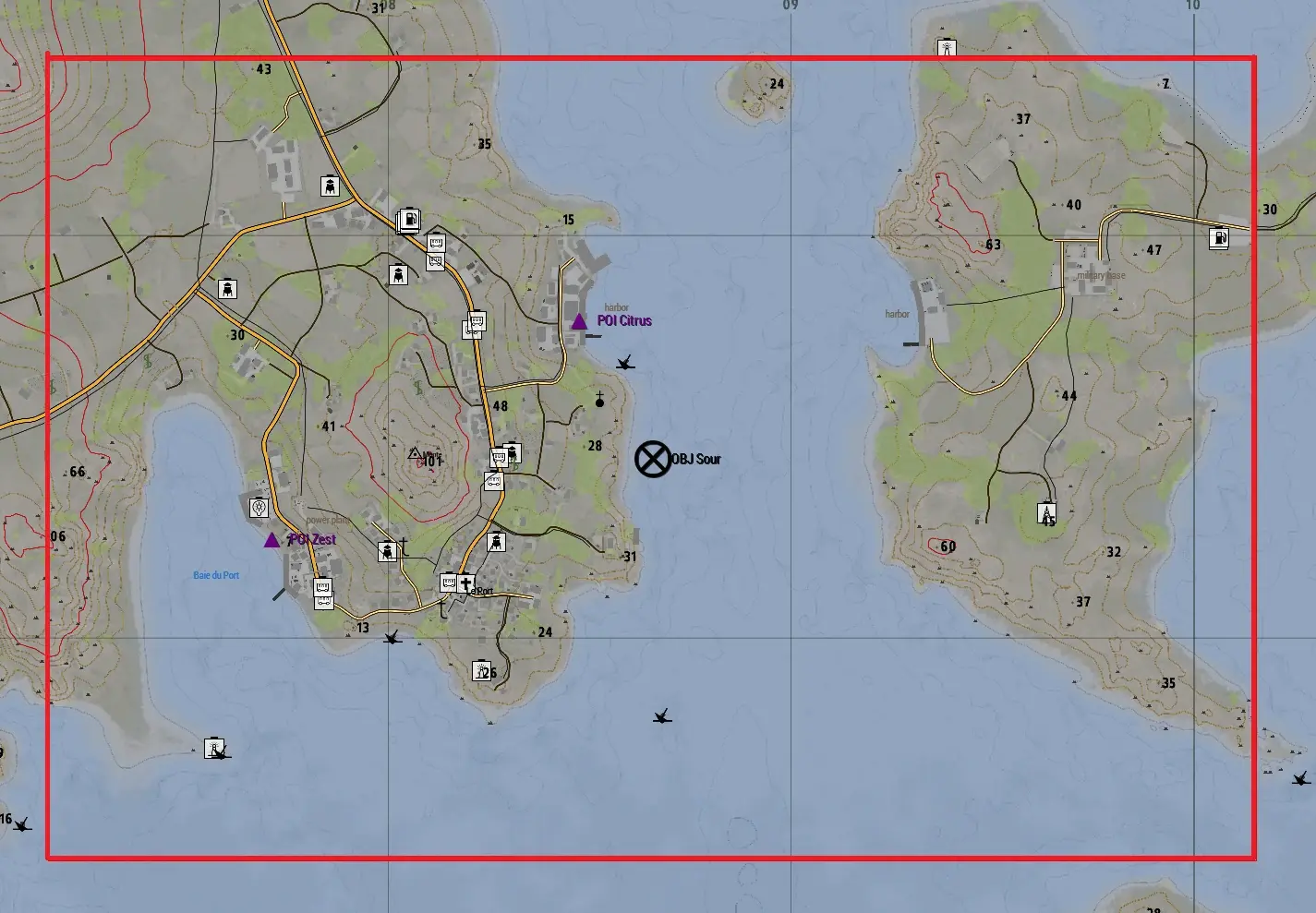Screen dimensions: 1316x913
Task: Click the power plant lightbulb icon near POI Zest
Action: point(259,508)
